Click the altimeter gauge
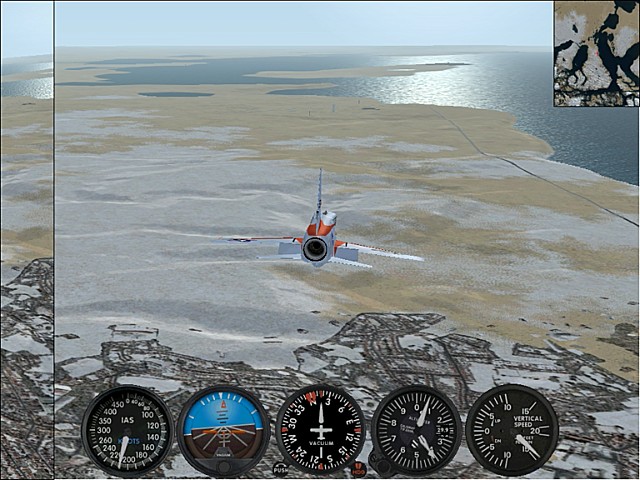Viewport: 640px width, 480px height. tap(416, 430)
